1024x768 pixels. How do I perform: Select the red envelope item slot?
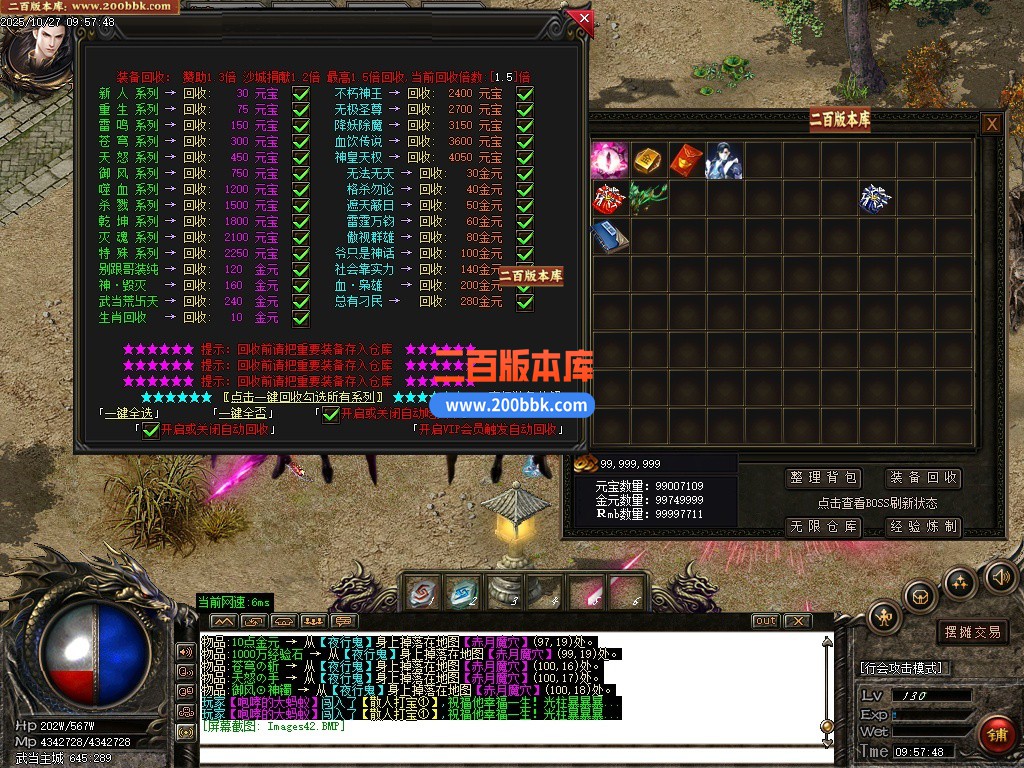pos(685,160)
